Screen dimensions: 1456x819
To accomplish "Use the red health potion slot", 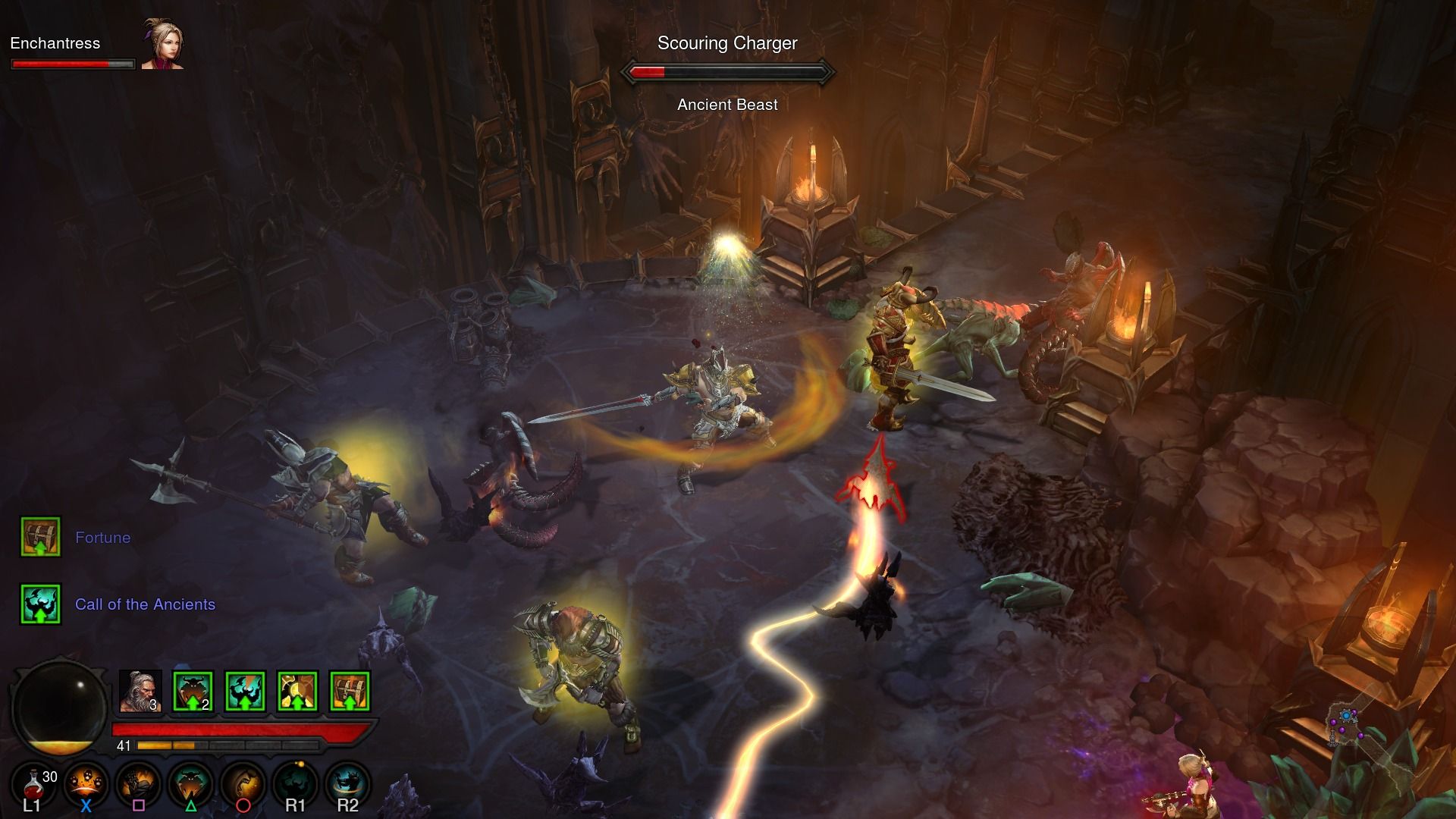I will pos(34,785).
